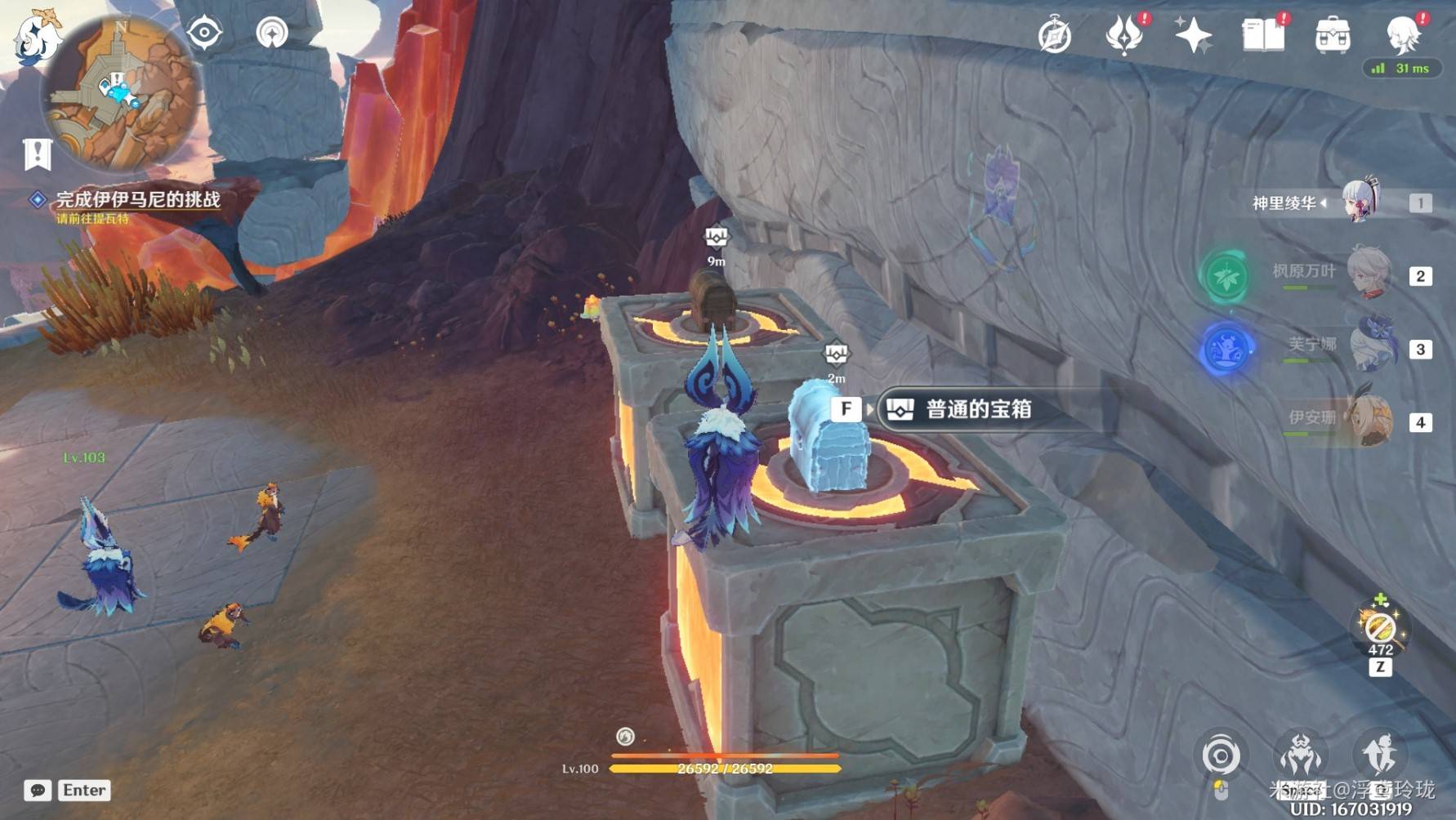Open the chat speech bubble
This screenshot has height=820, width=1456.
[38, 790]
